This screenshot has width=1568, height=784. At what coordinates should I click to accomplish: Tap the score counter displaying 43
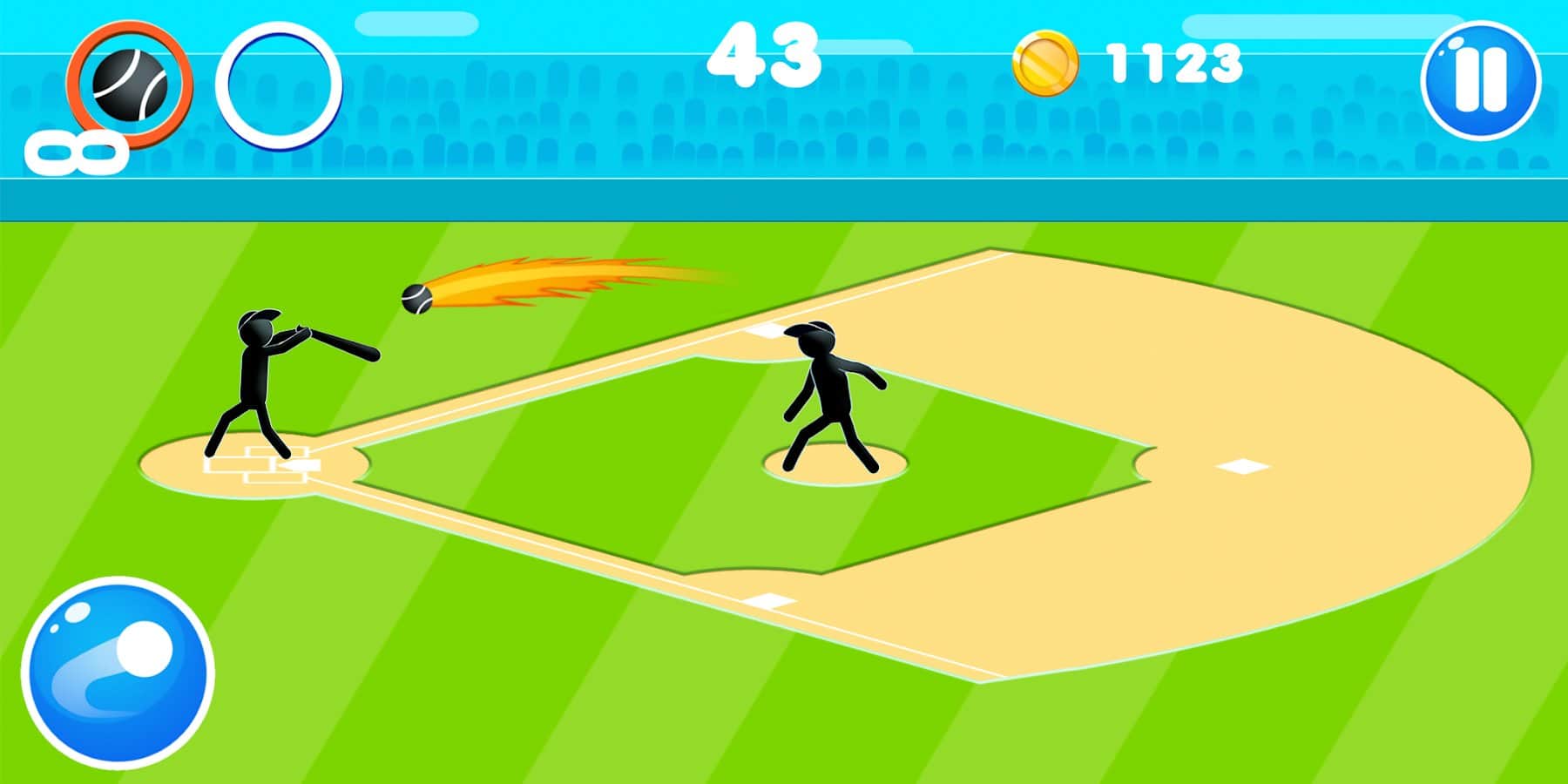pyautogui.click(x=765, y=57)
